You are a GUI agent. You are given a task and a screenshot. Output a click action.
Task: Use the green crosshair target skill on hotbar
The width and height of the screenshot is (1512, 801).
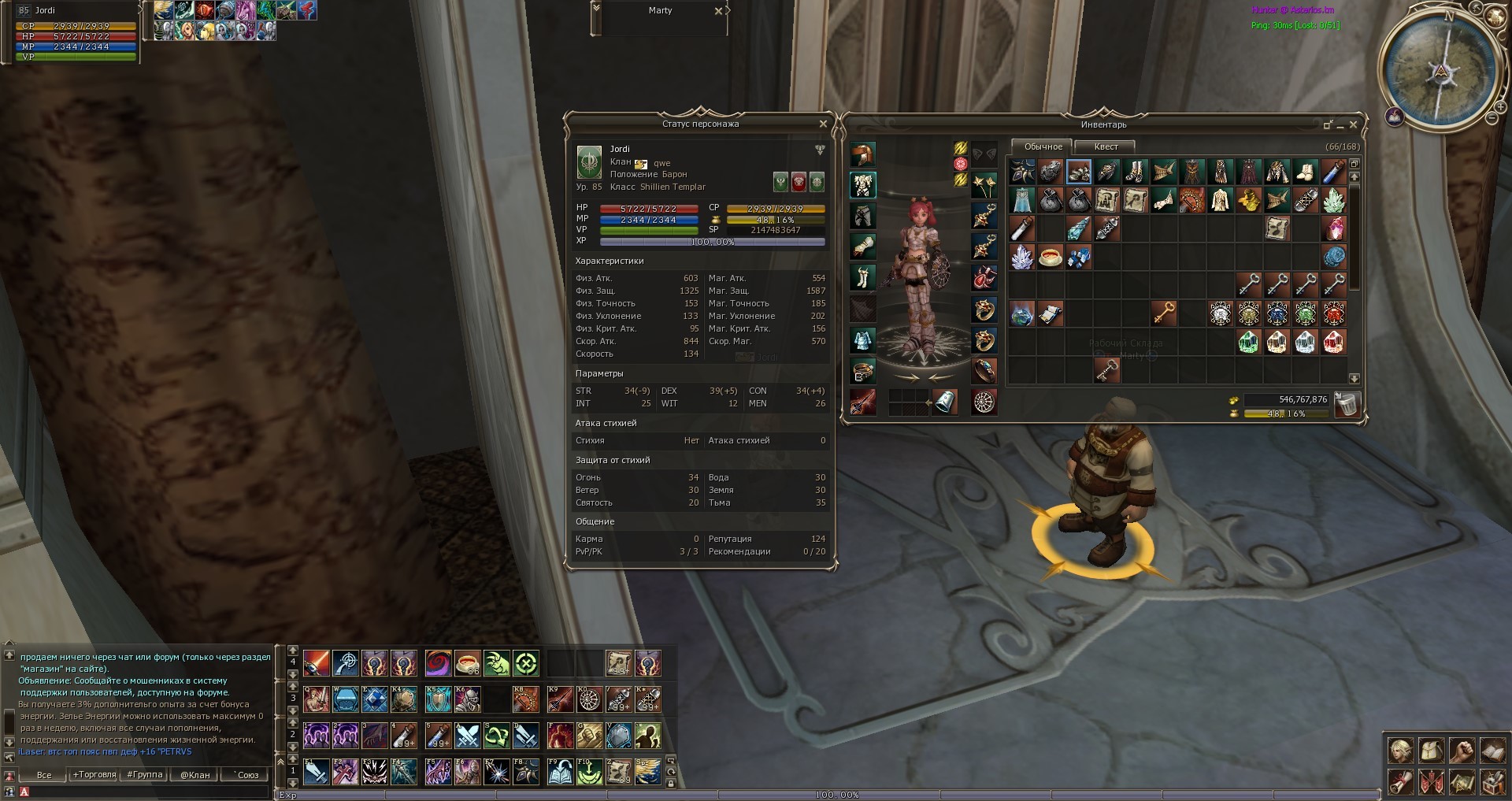pos(526,664)
